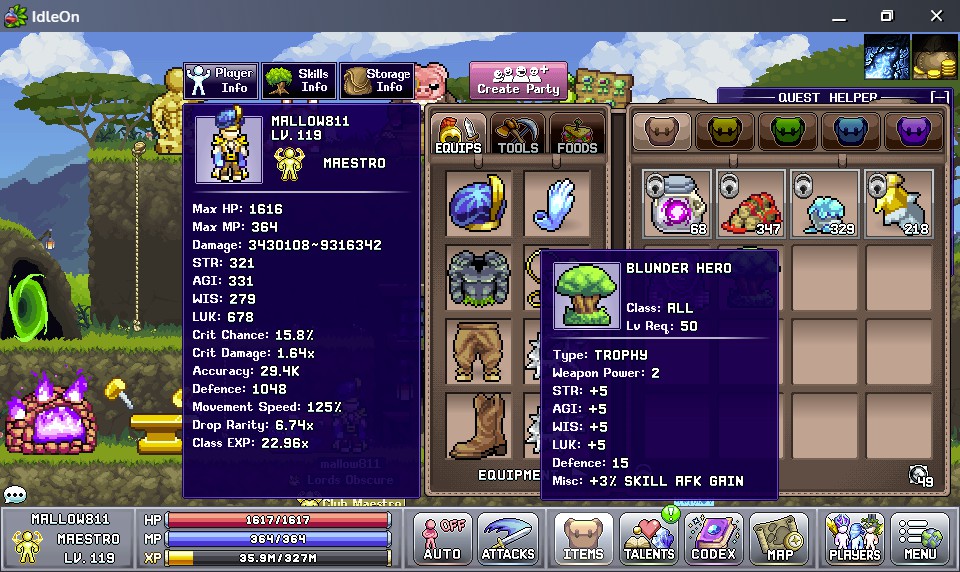960x572 pixels.
Task: Switch to Skills Info tab
Action: (298, 80)
